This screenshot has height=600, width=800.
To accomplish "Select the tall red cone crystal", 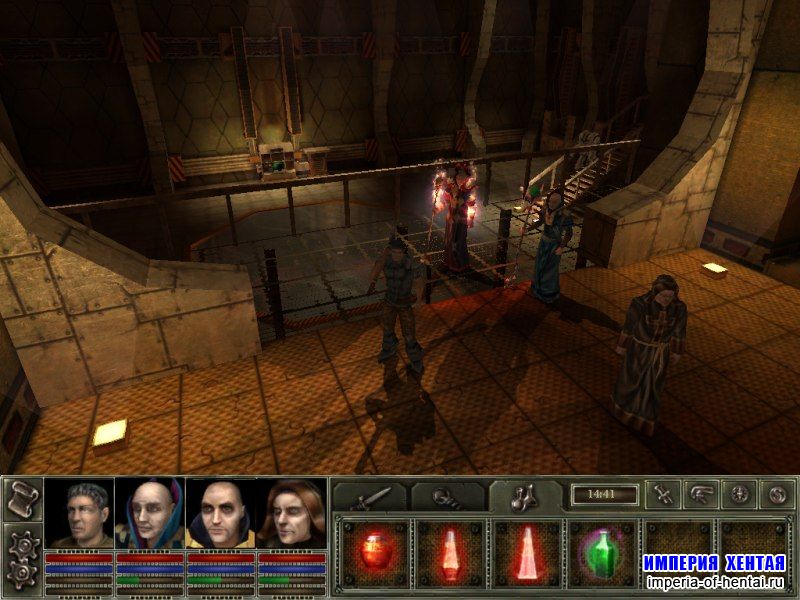I will pos(527,552).
